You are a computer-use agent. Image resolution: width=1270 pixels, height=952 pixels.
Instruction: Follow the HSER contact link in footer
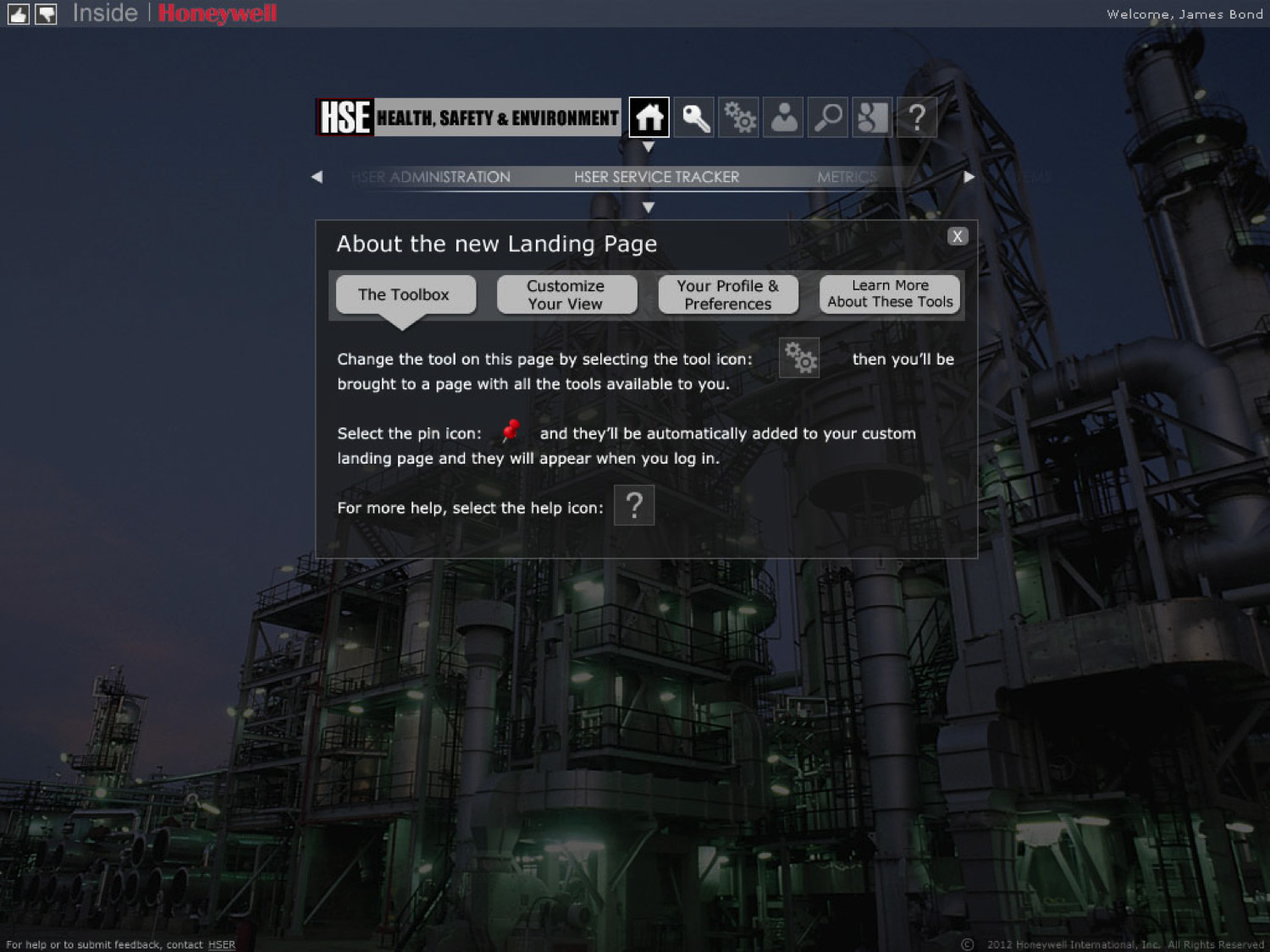click(x=222, y=944)
